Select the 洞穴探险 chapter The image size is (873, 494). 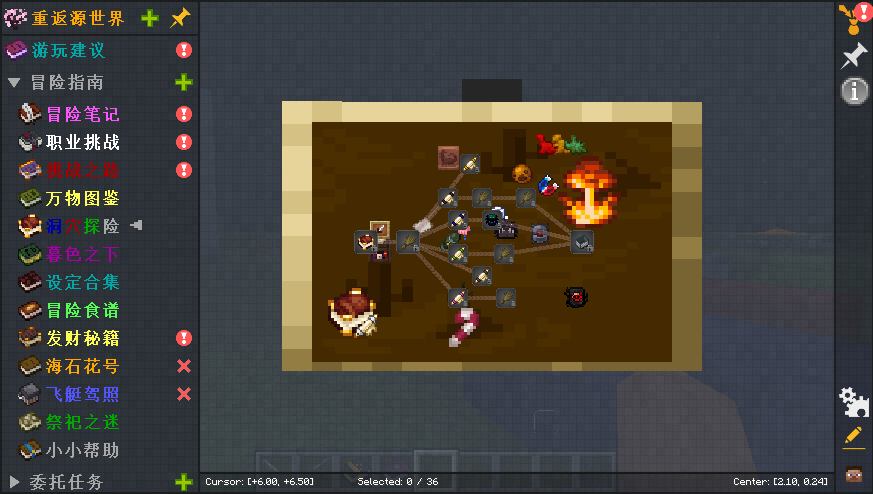(82, 226)
